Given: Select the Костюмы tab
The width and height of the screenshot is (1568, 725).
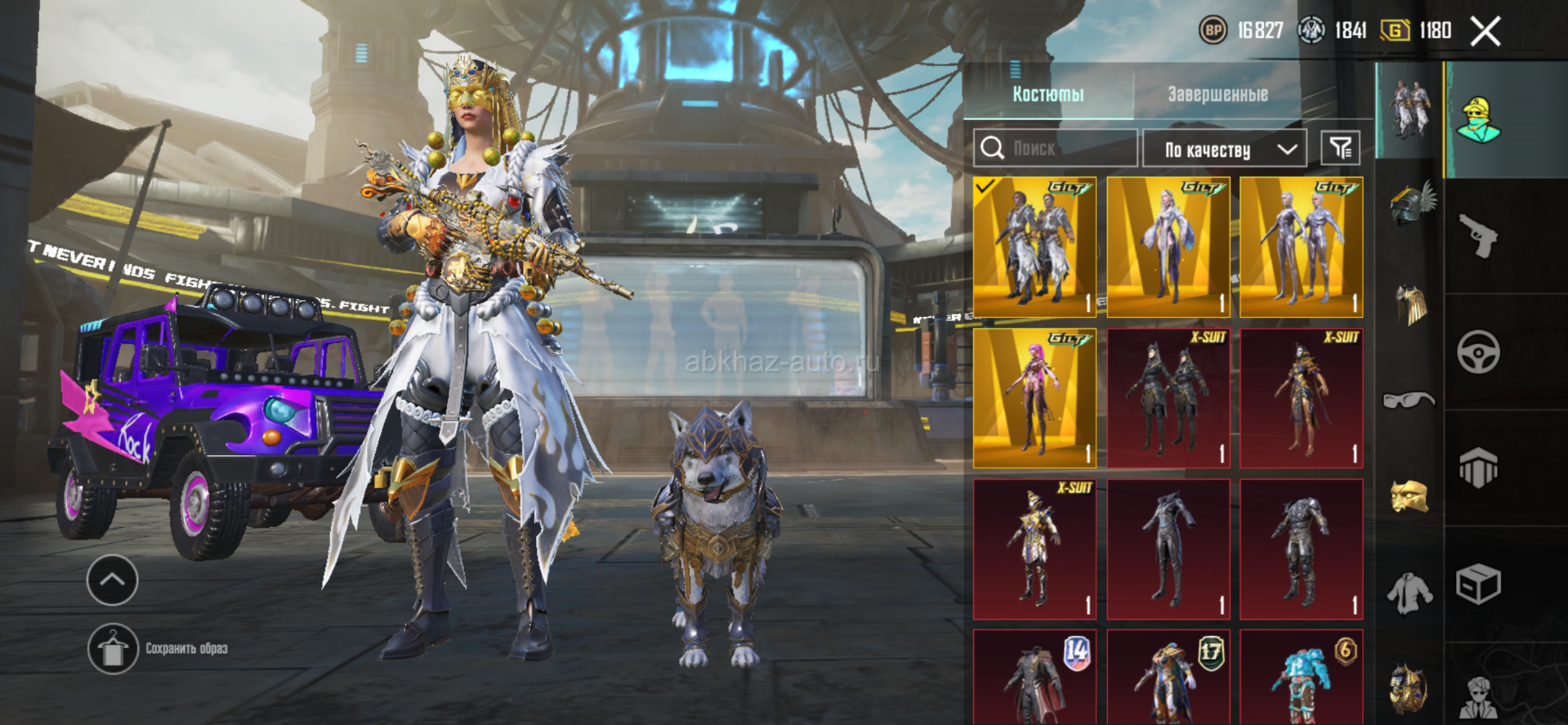Looking at the screenshot, I should pos(1048,94).
